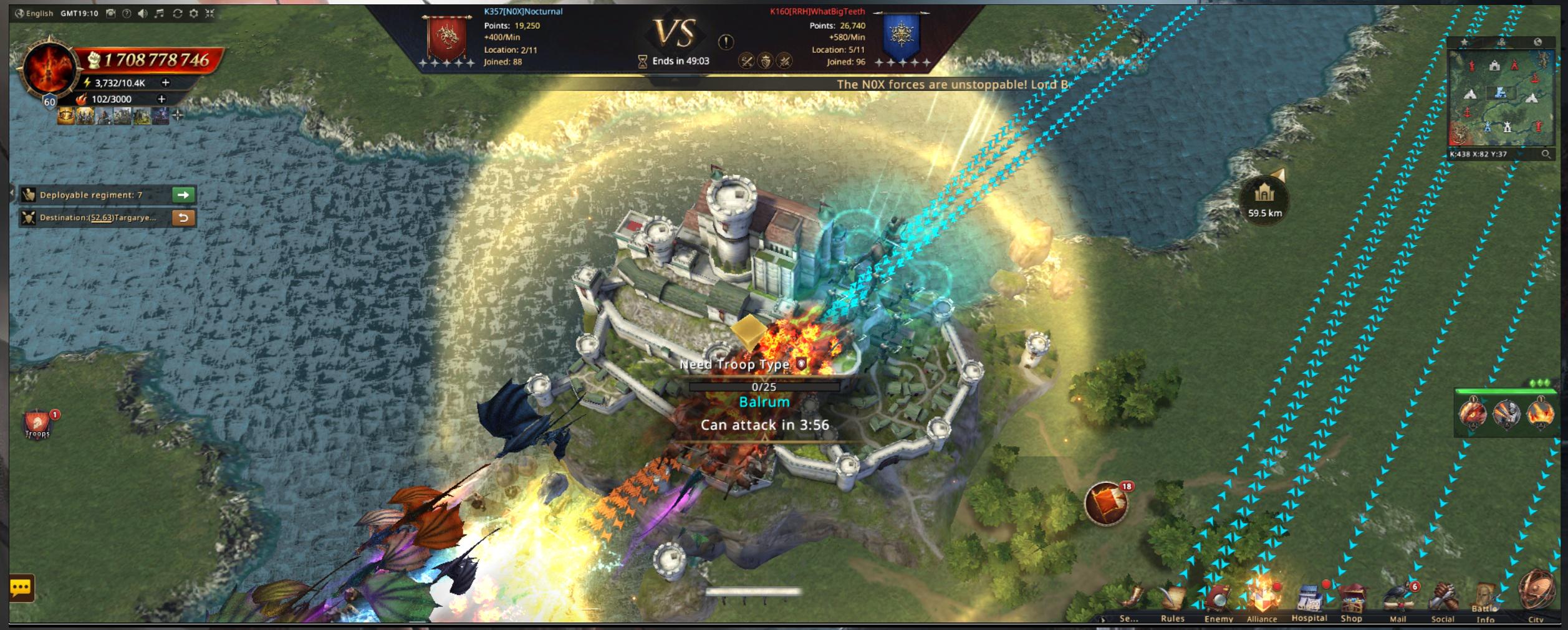Viewport: 1568px width, 630px height.
Task: Click the minimap coordinate search magnifier
Action: pyautogui.click(x=1546, y=154)
